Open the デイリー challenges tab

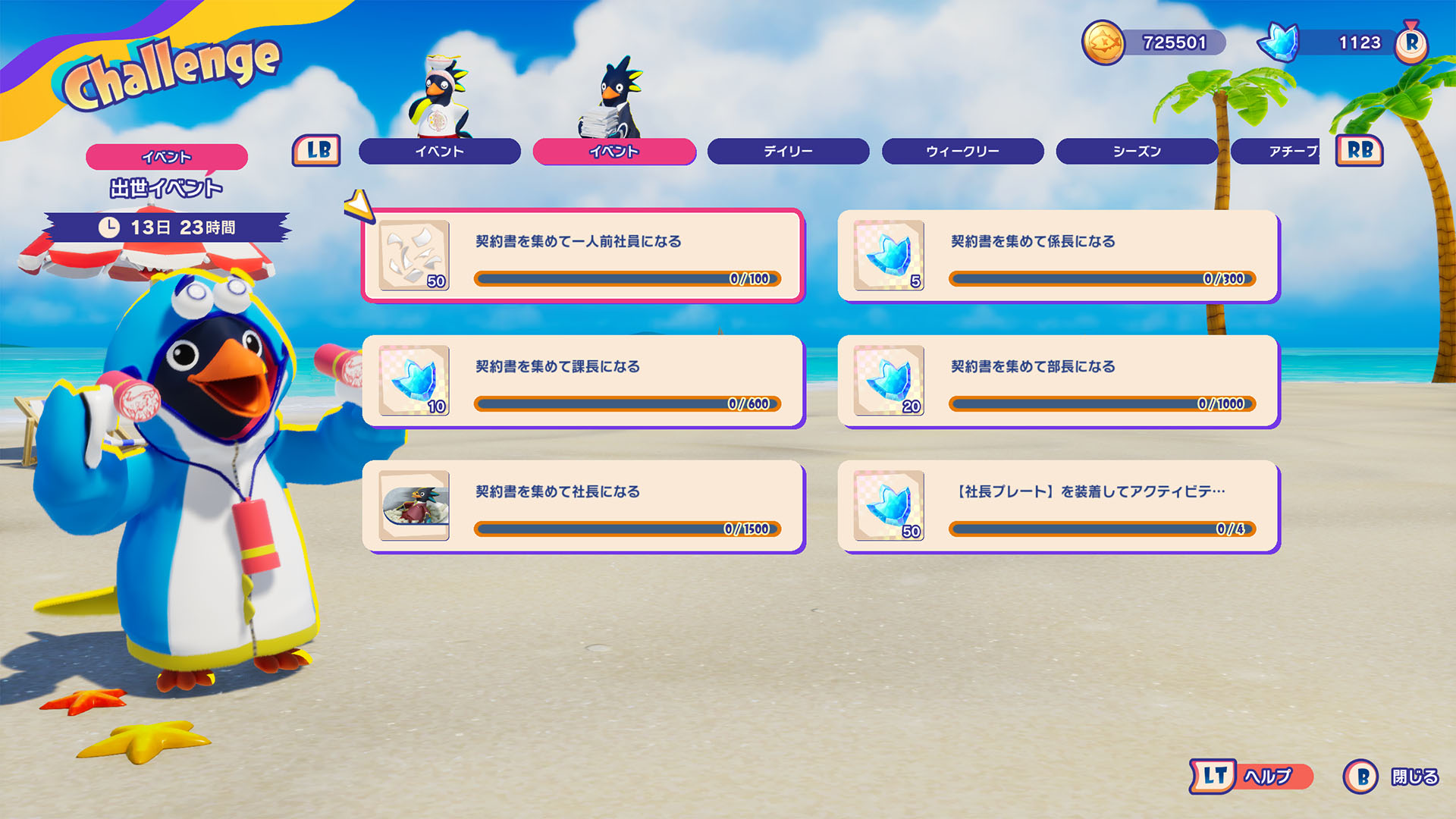click(788, 151)
